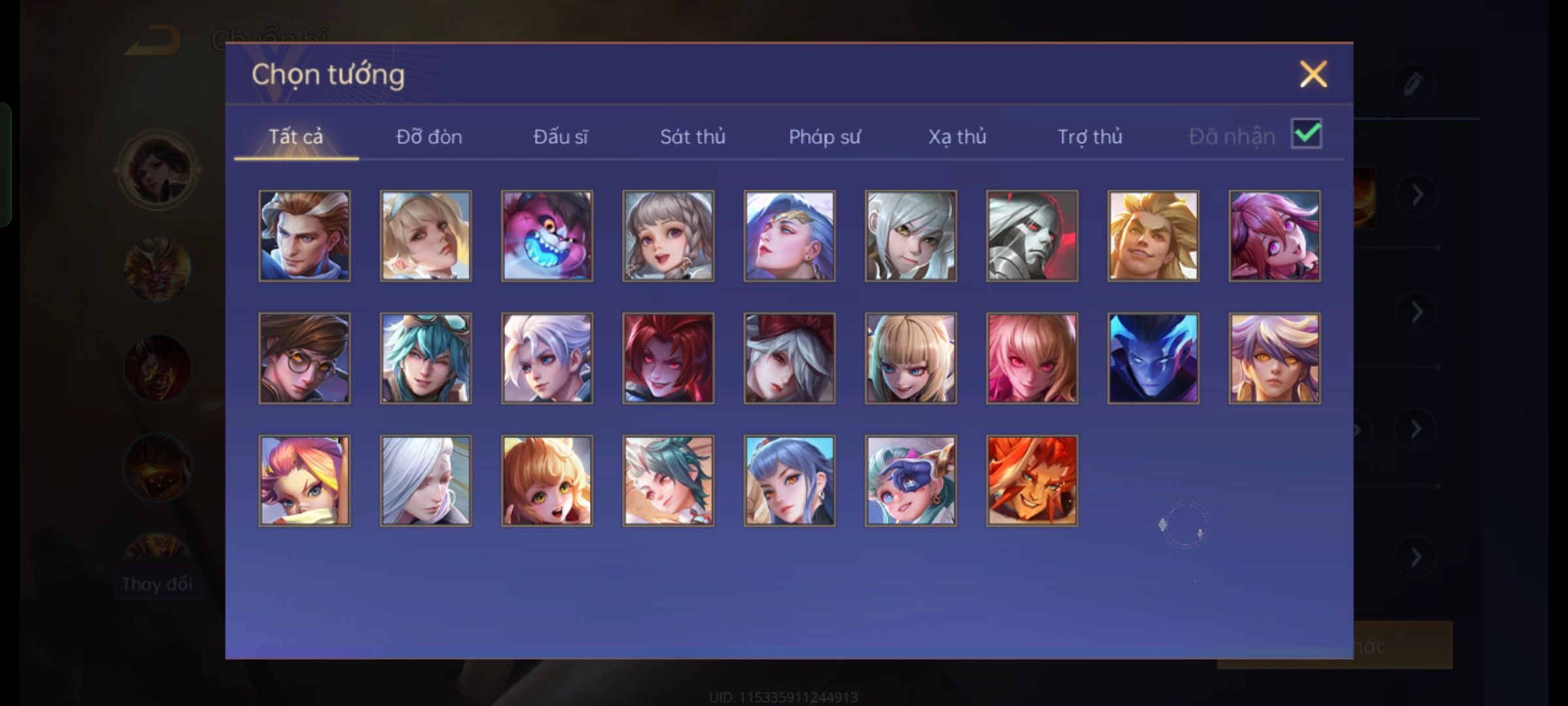The width and height of the screenshot is (1568, 706).
Task: Choose the blue-haired woman with gold headpiece
Action: coord(789,236)
